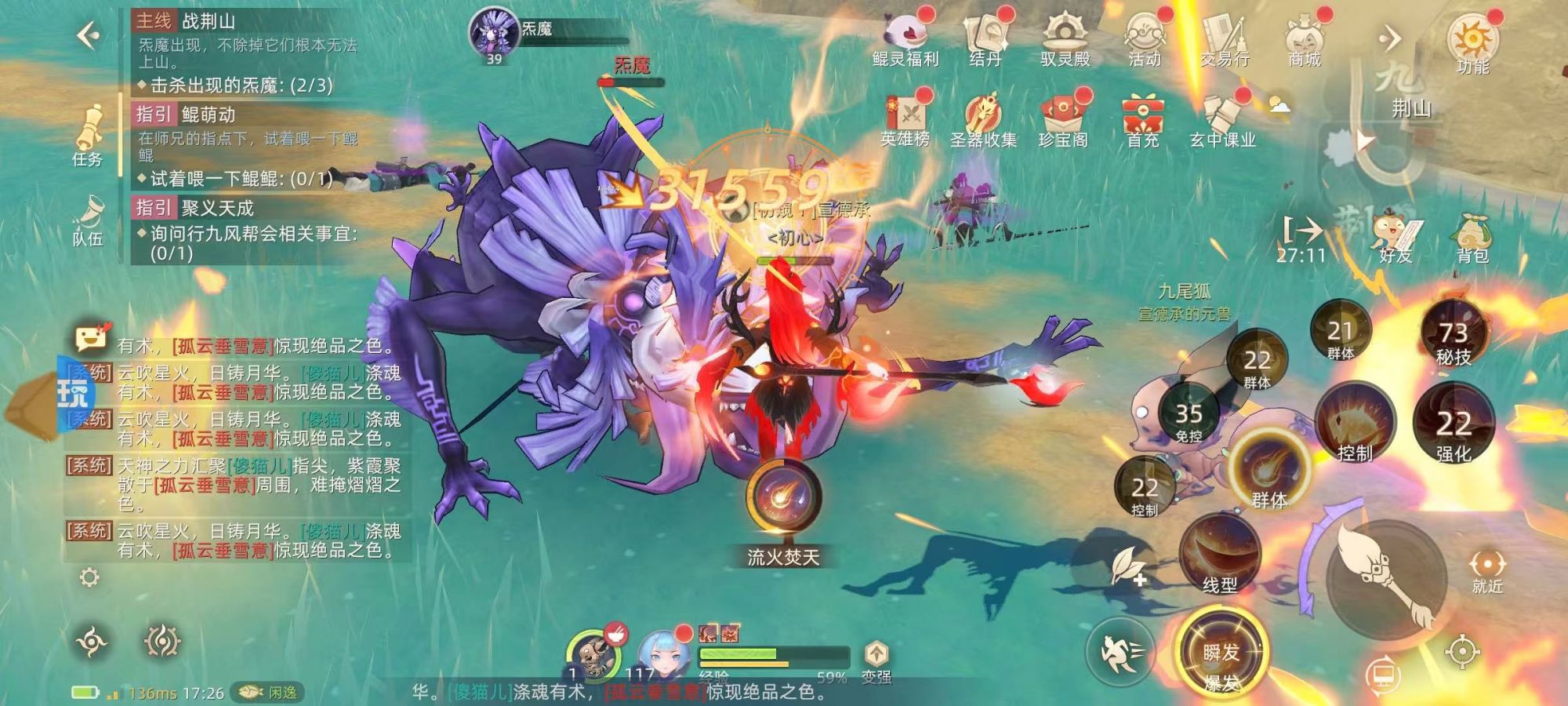Open the 交易行 trading house

click(1225, 38)
